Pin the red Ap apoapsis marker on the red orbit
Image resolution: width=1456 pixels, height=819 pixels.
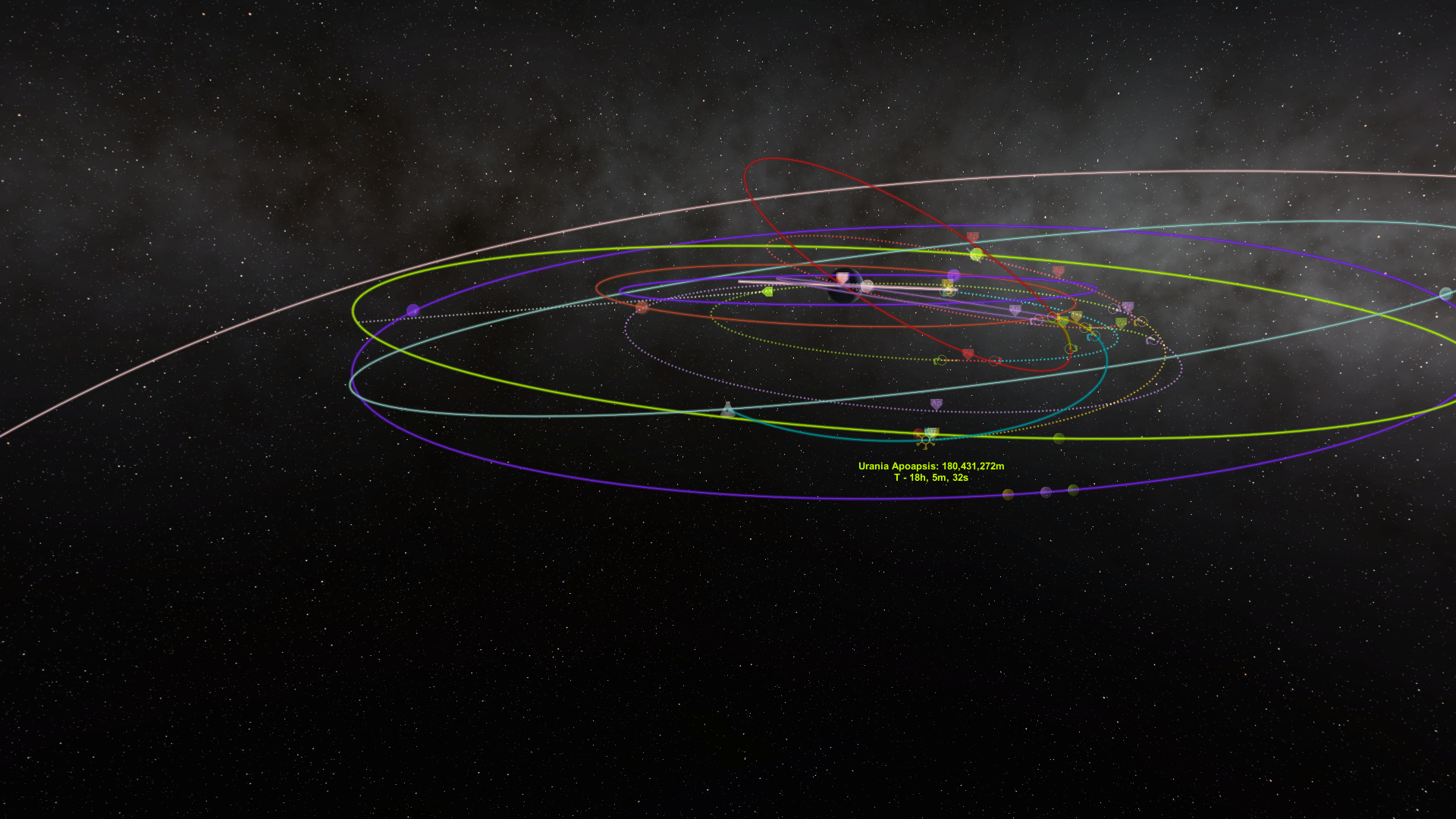pos(971,234)
